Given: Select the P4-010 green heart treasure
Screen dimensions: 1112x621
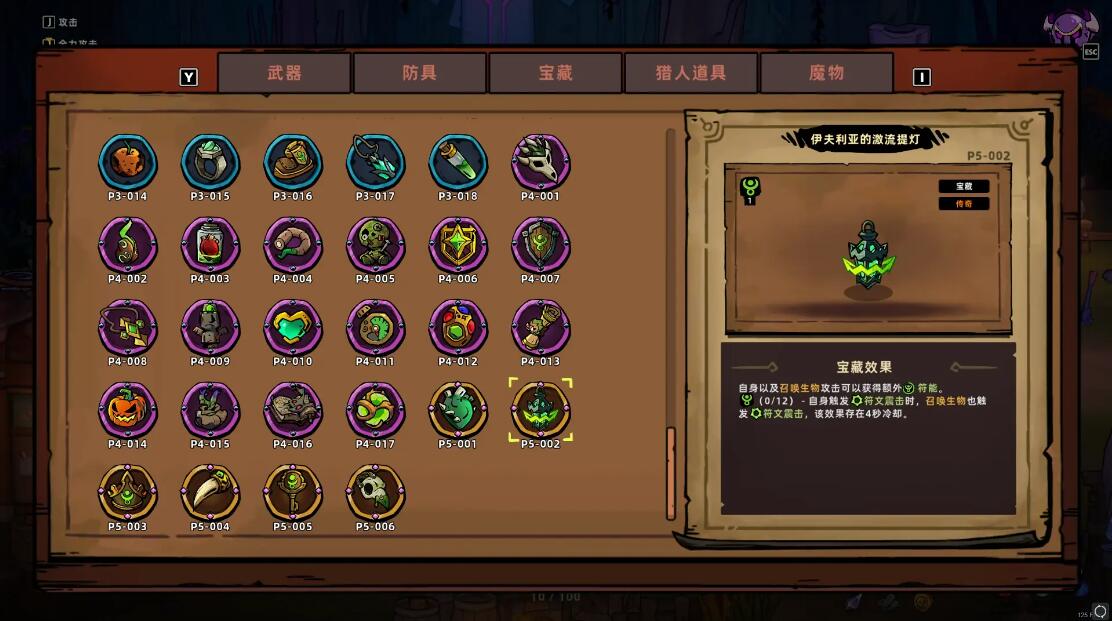Looking at the screenshot, I should tap(293, 328).
